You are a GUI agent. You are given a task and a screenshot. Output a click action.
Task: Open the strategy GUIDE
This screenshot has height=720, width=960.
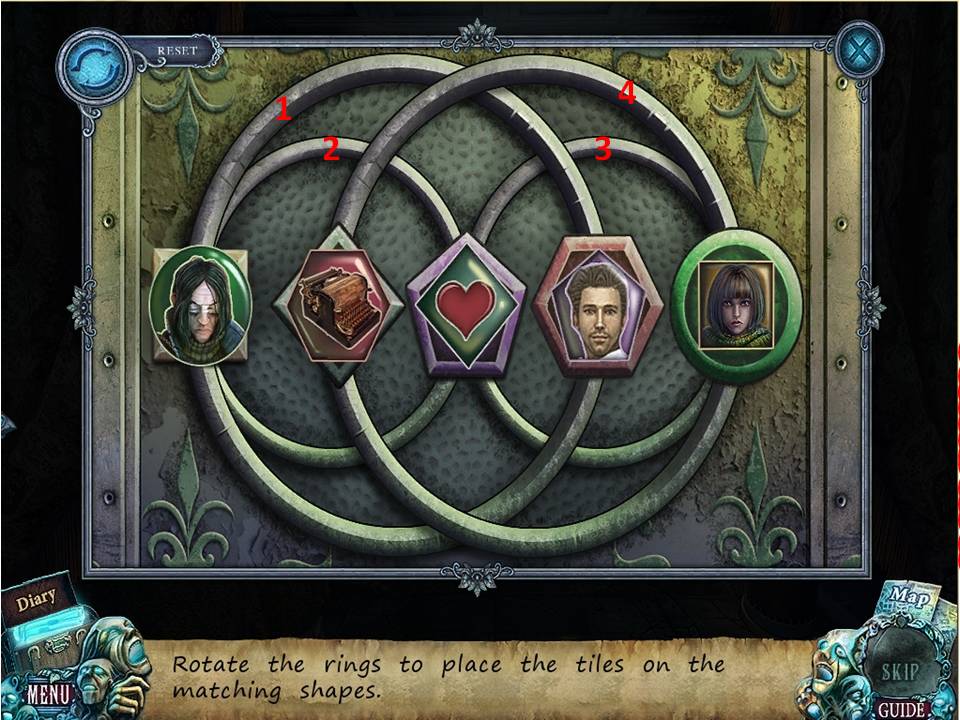tap(900, 709)
